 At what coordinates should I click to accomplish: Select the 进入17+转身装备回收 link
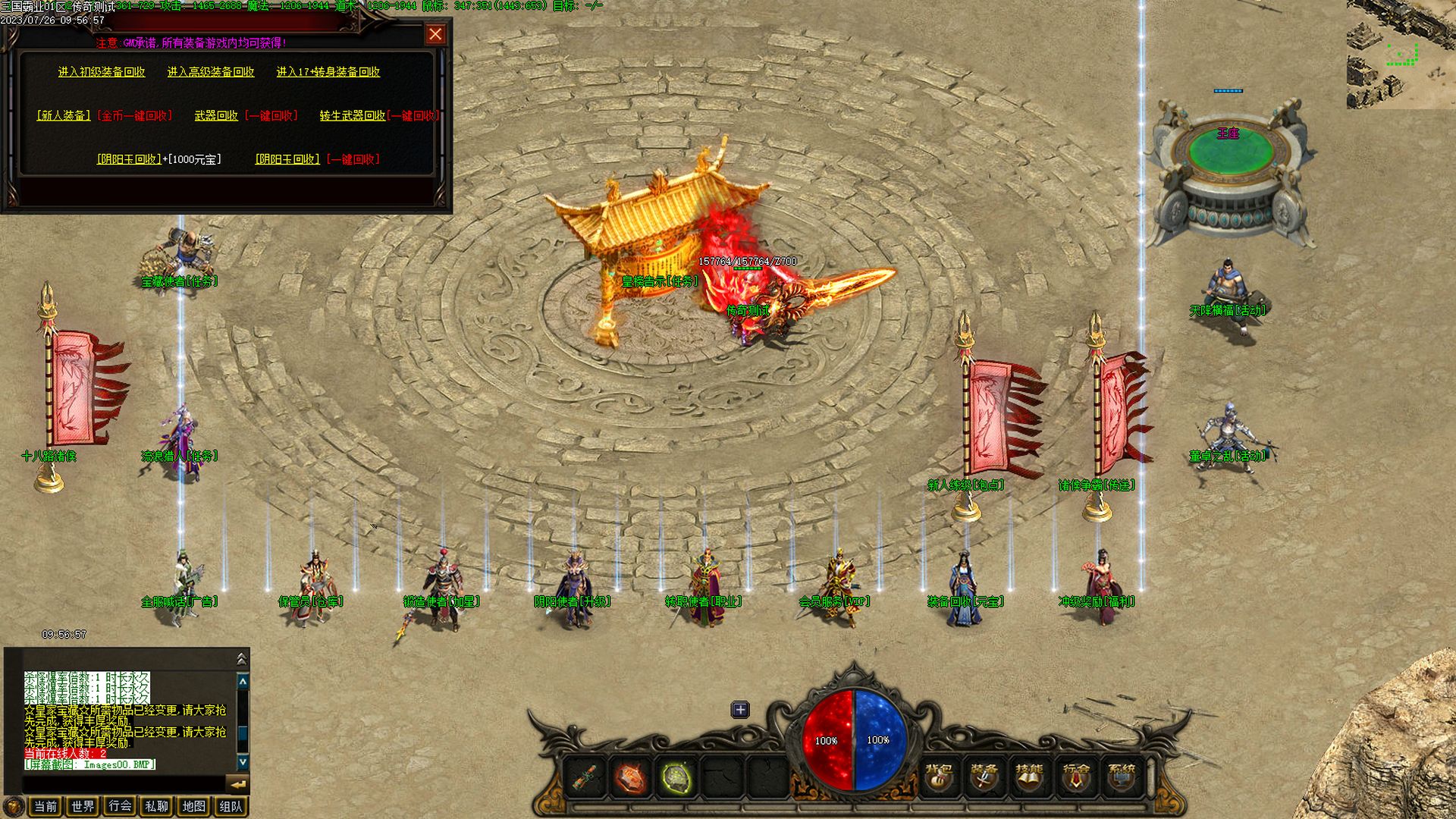(328, 72)
